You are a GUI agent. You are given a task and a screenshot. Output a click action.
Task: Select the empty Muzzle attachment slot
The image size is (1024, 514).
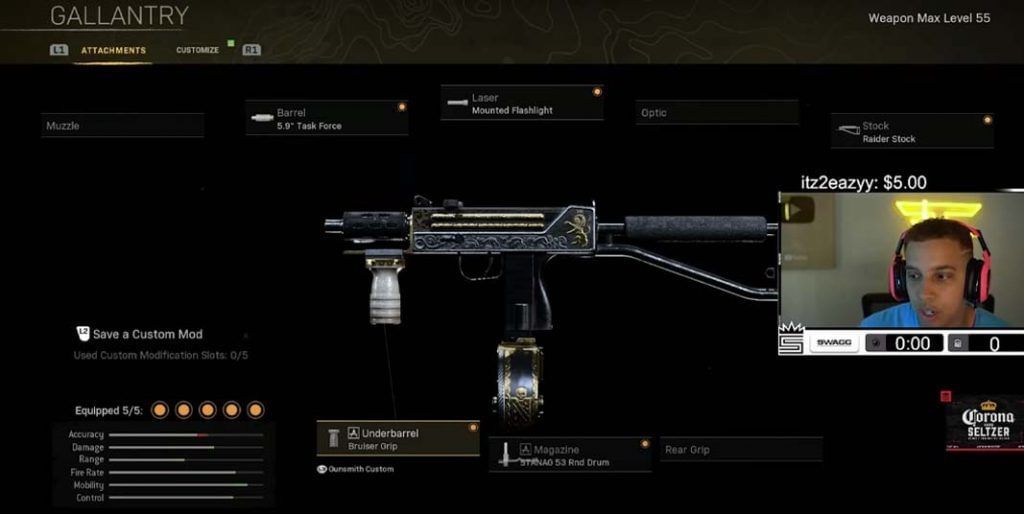coord(123,126)
